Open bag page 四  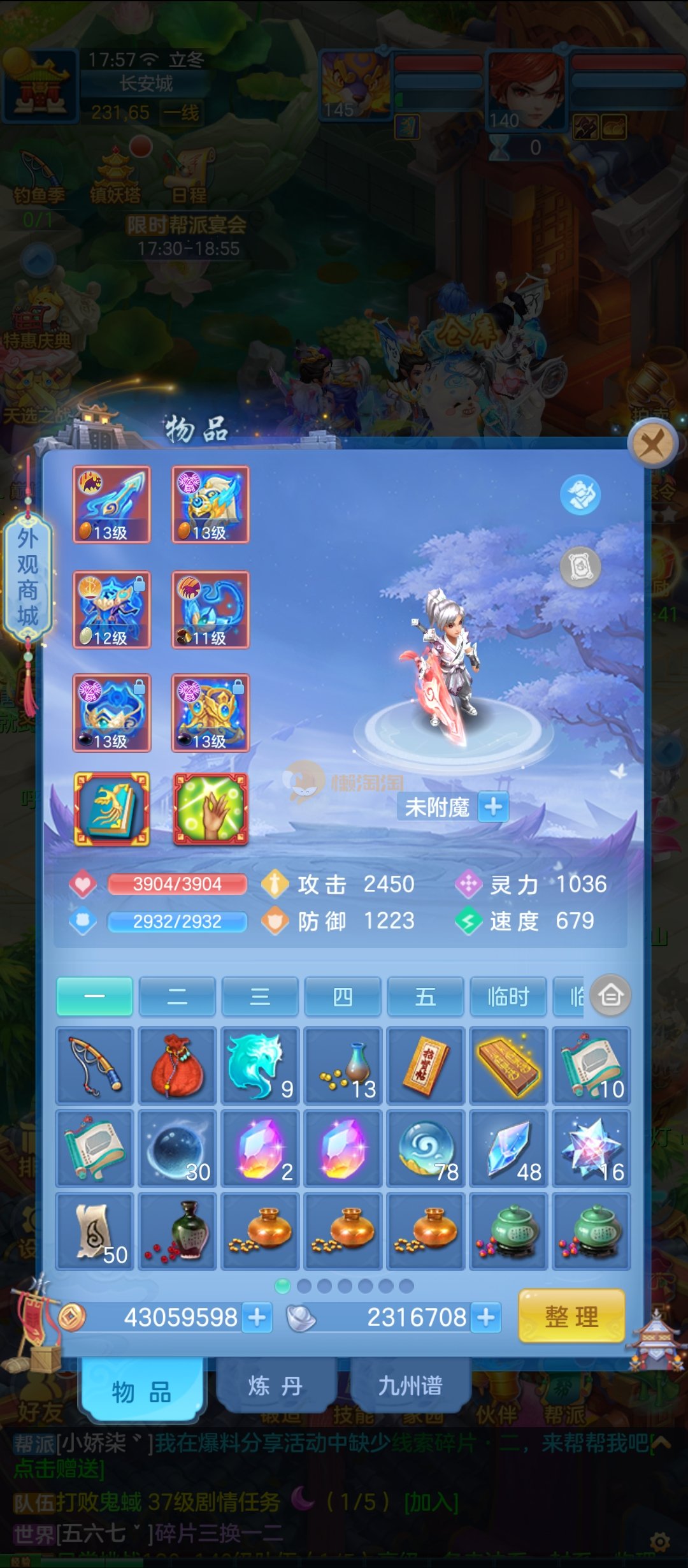click(x=343, y=996)
